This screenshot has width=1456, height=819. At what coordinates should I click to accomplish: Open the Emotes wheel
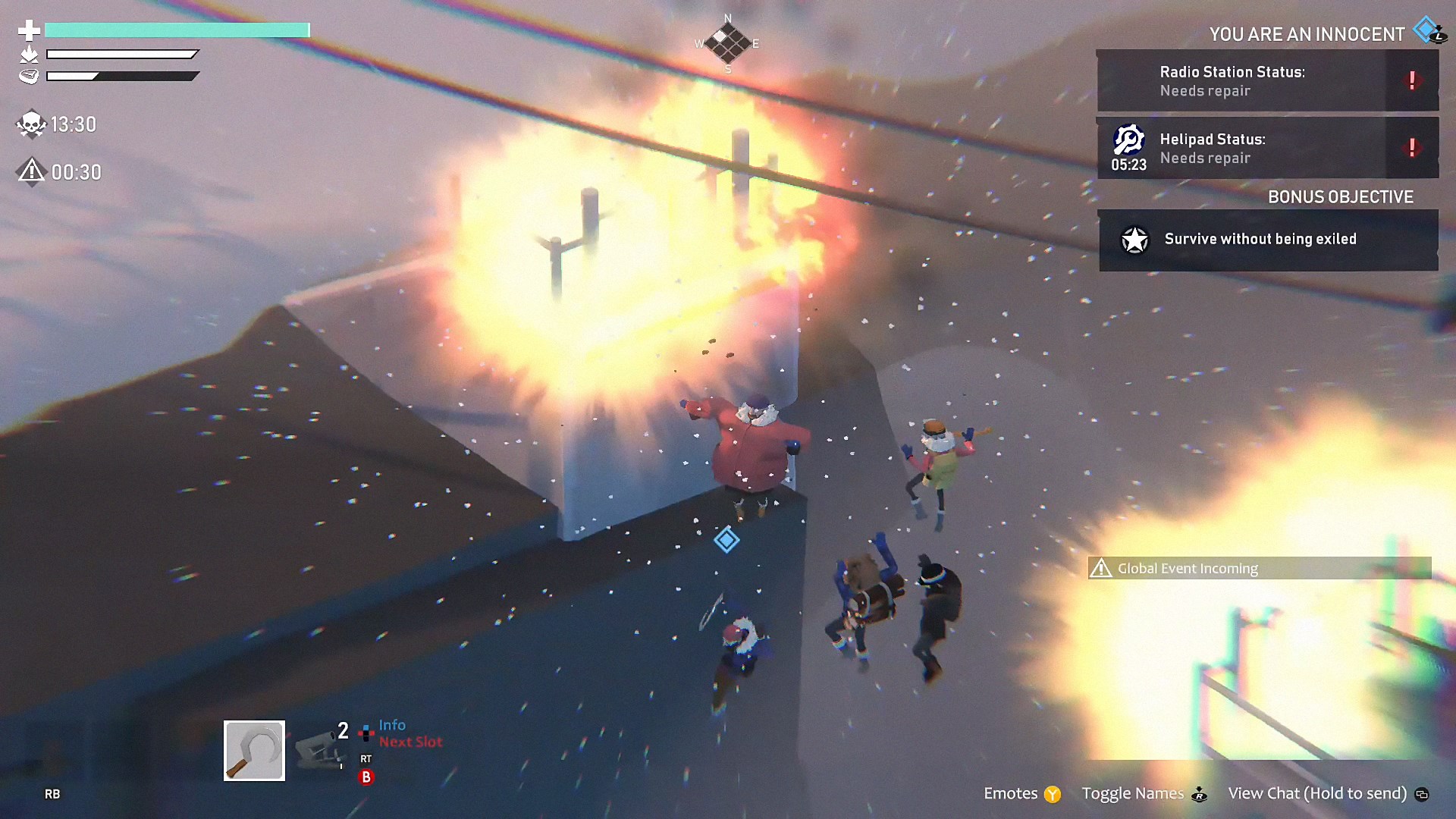pyautogui.click(x=1021, y=793)
